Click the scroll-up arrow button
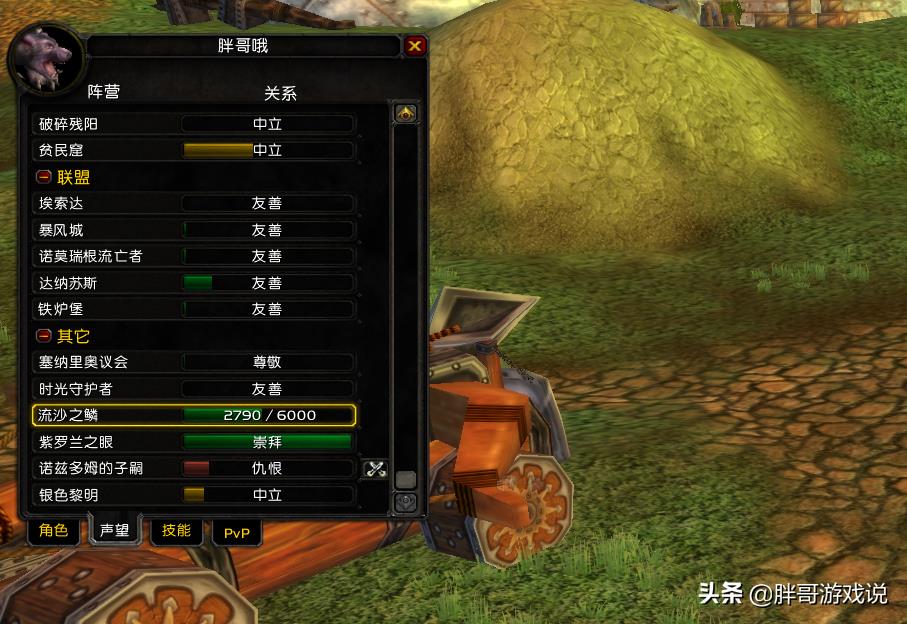907x624 pixels. [x=405, y=113]
